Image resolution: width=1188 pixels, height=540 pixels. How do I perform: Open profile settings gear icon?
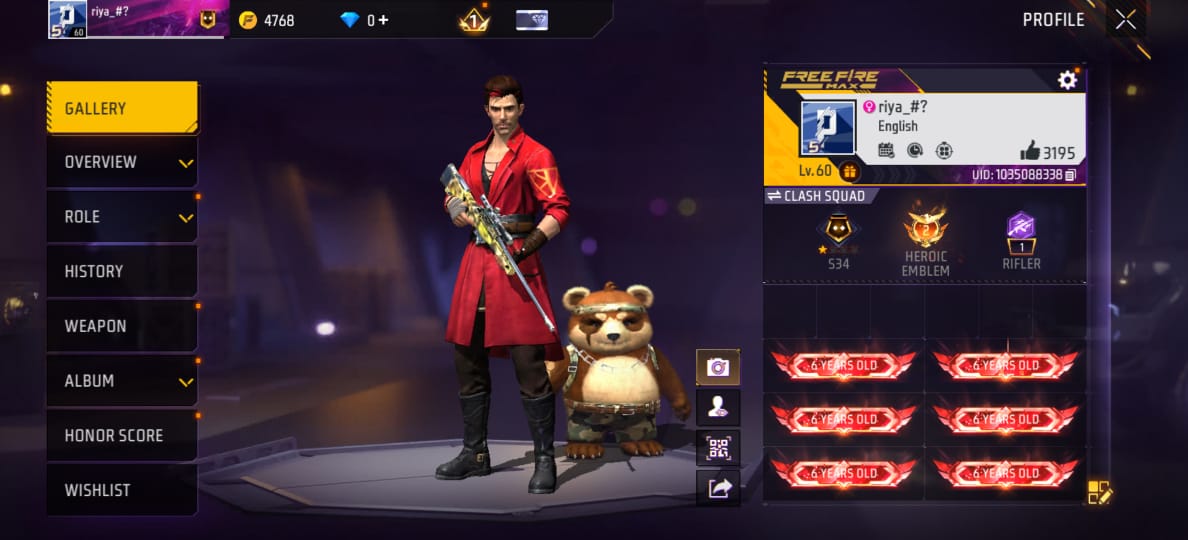tap(1067, 80)
